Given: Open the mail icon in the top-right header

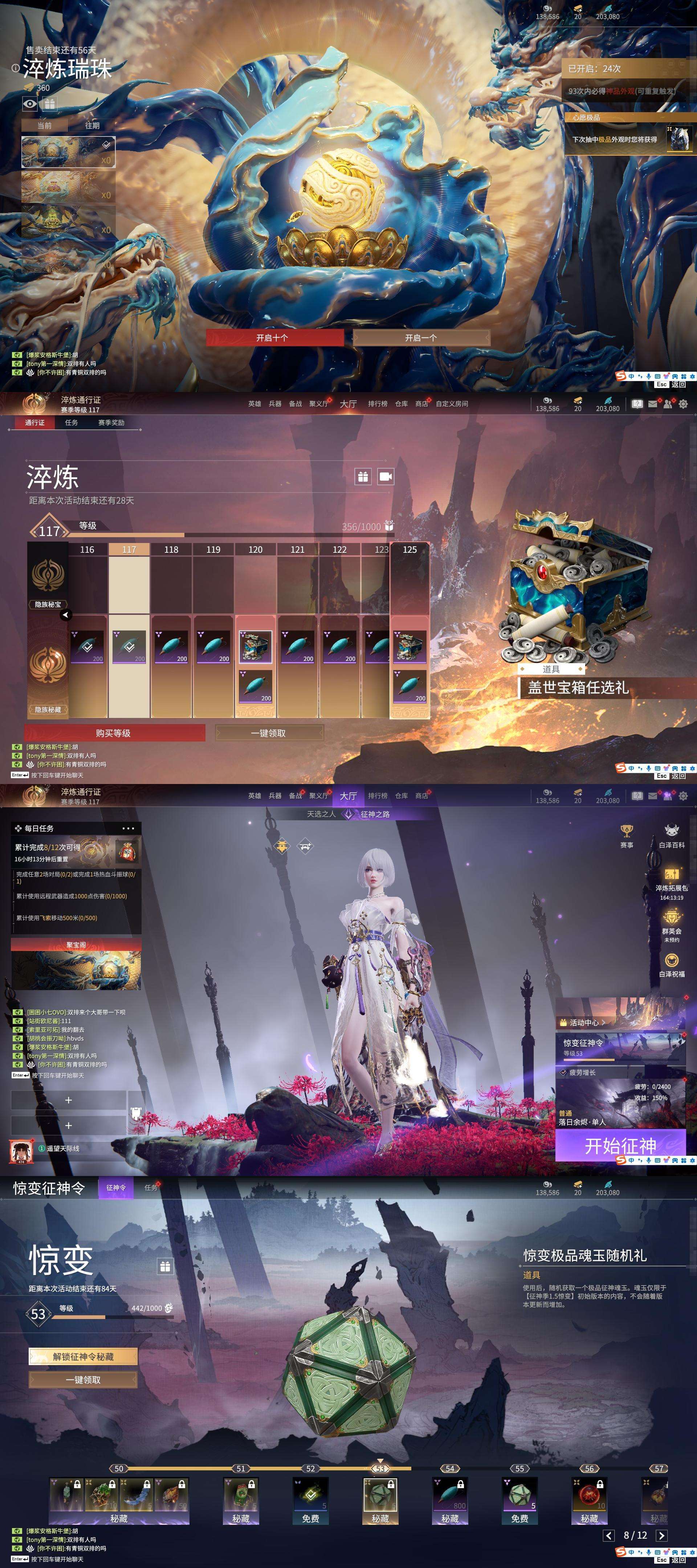Looking at the screenshot, I should [x=653, y=404].
